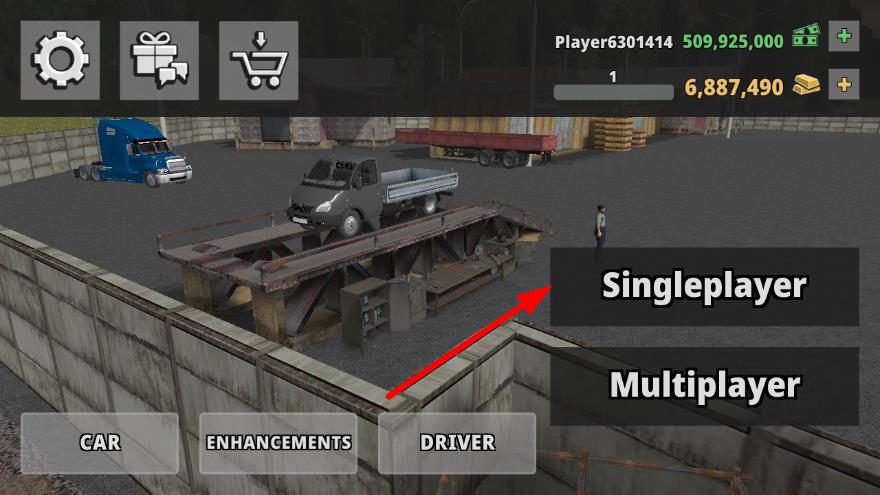880x495 pixels.
Task: Open the CAR menu
Action: (100, 442)
